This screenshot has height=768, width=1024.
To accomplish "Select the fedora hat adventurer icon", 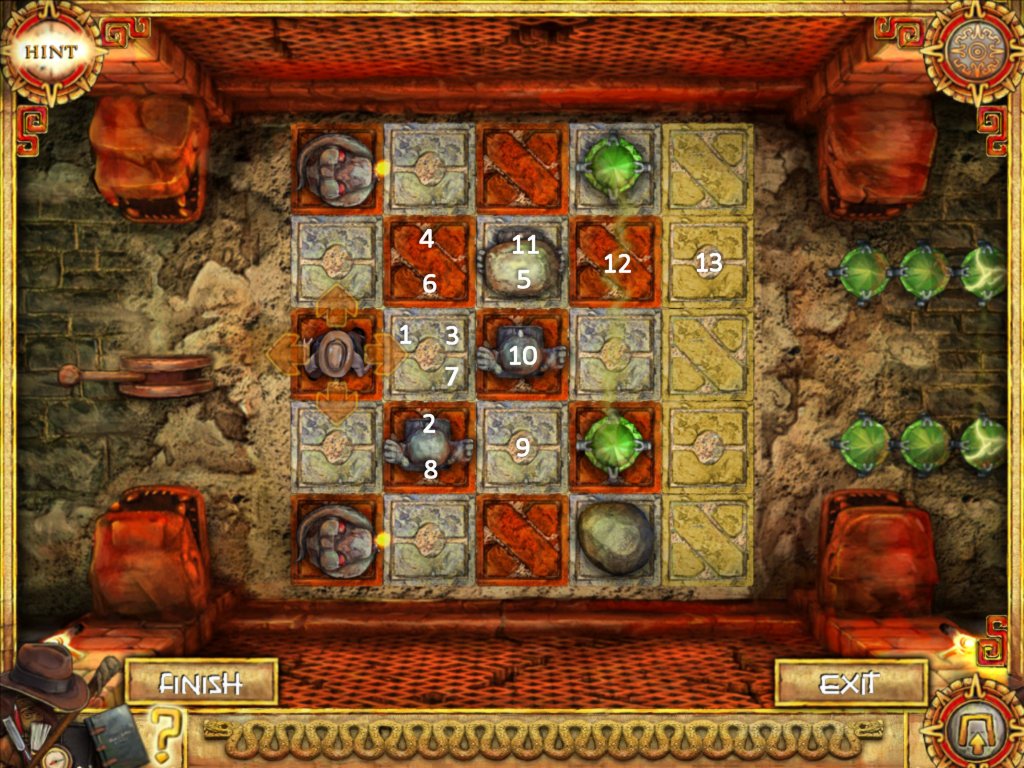I will click(45, 681).
